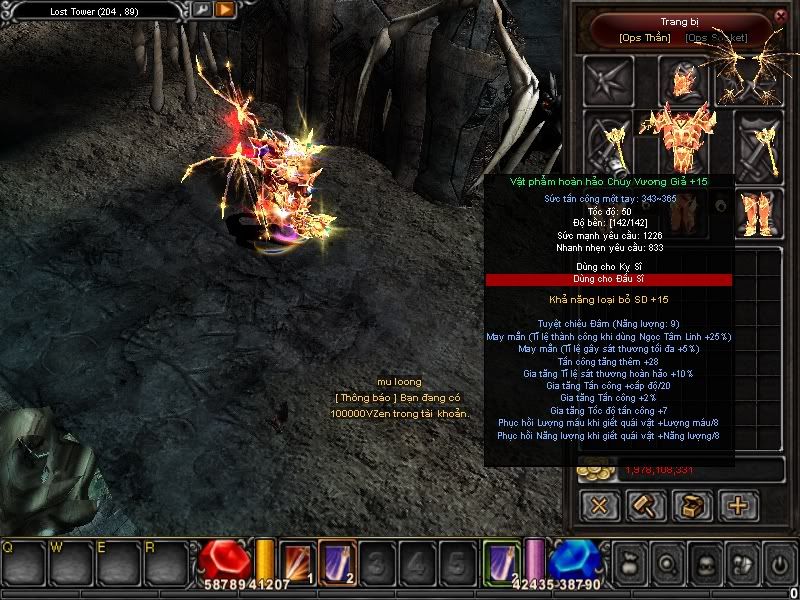Switch to the Ops Thần tab

645,38
